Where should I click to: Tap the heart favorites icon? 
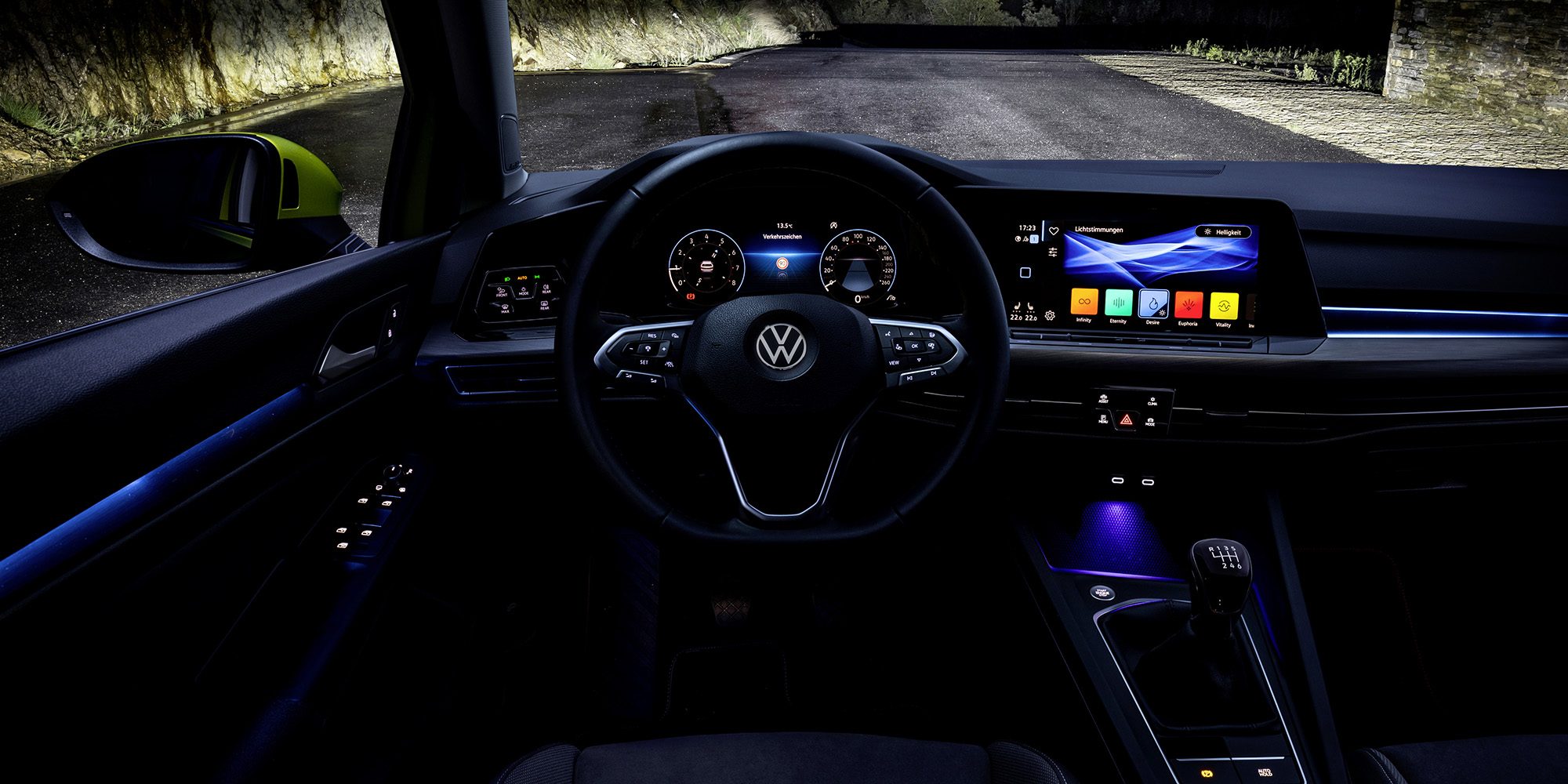1054,230
